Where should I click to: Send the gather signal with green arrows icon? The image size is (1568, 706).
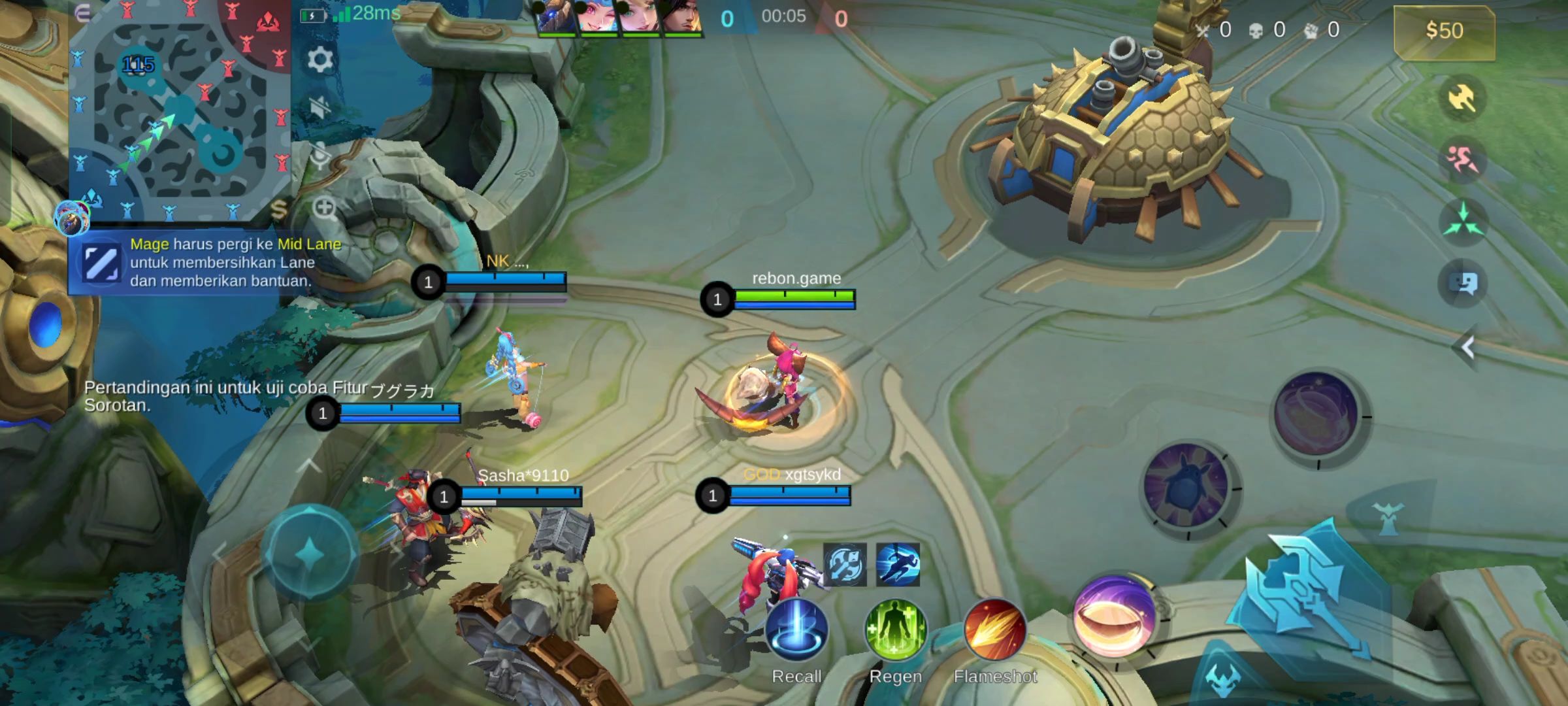[1462, 221]
